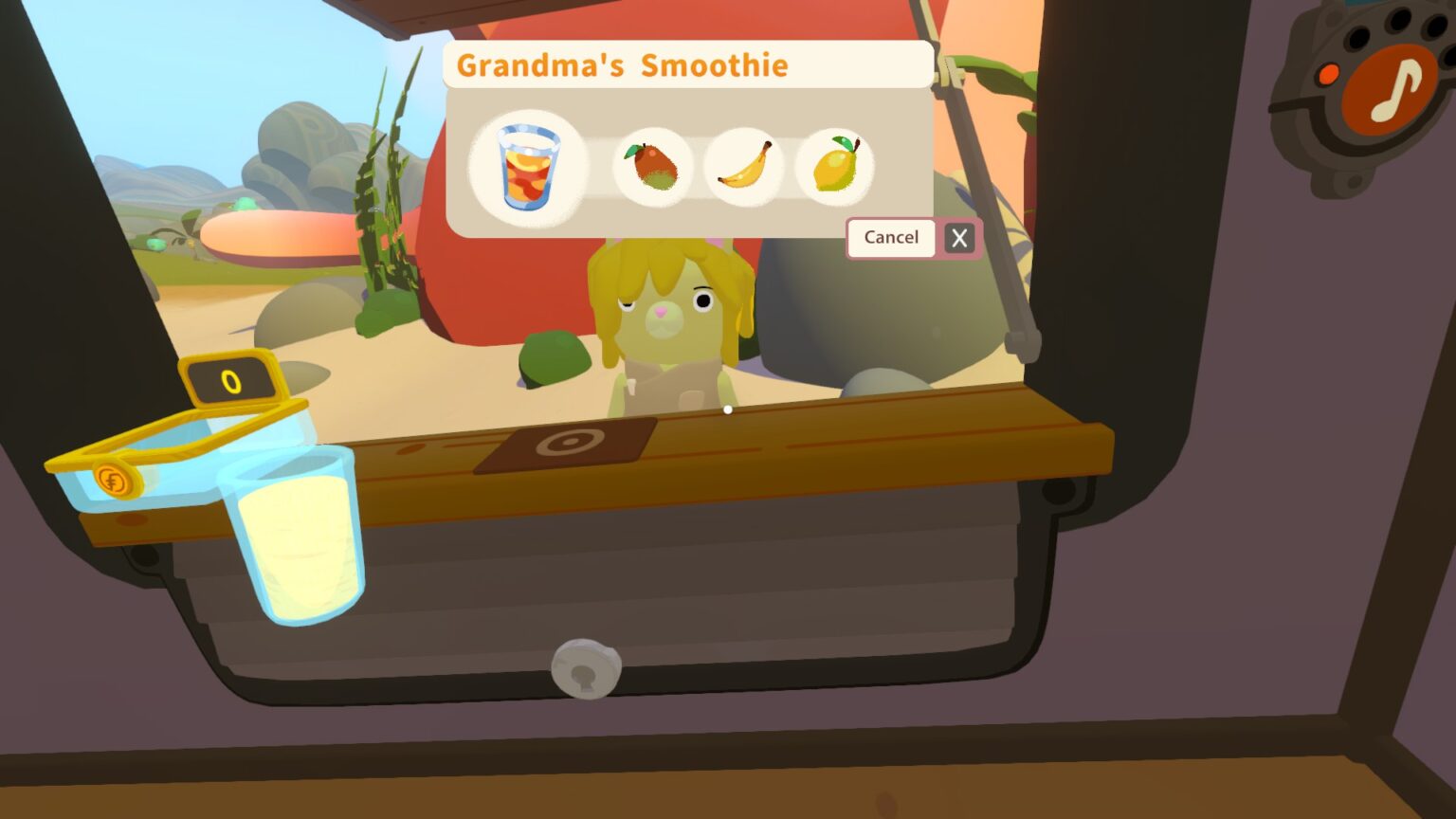Click the latch knob below the shutter
The width and height of the screenshot is (1456, 819).
tap(585, 666)
